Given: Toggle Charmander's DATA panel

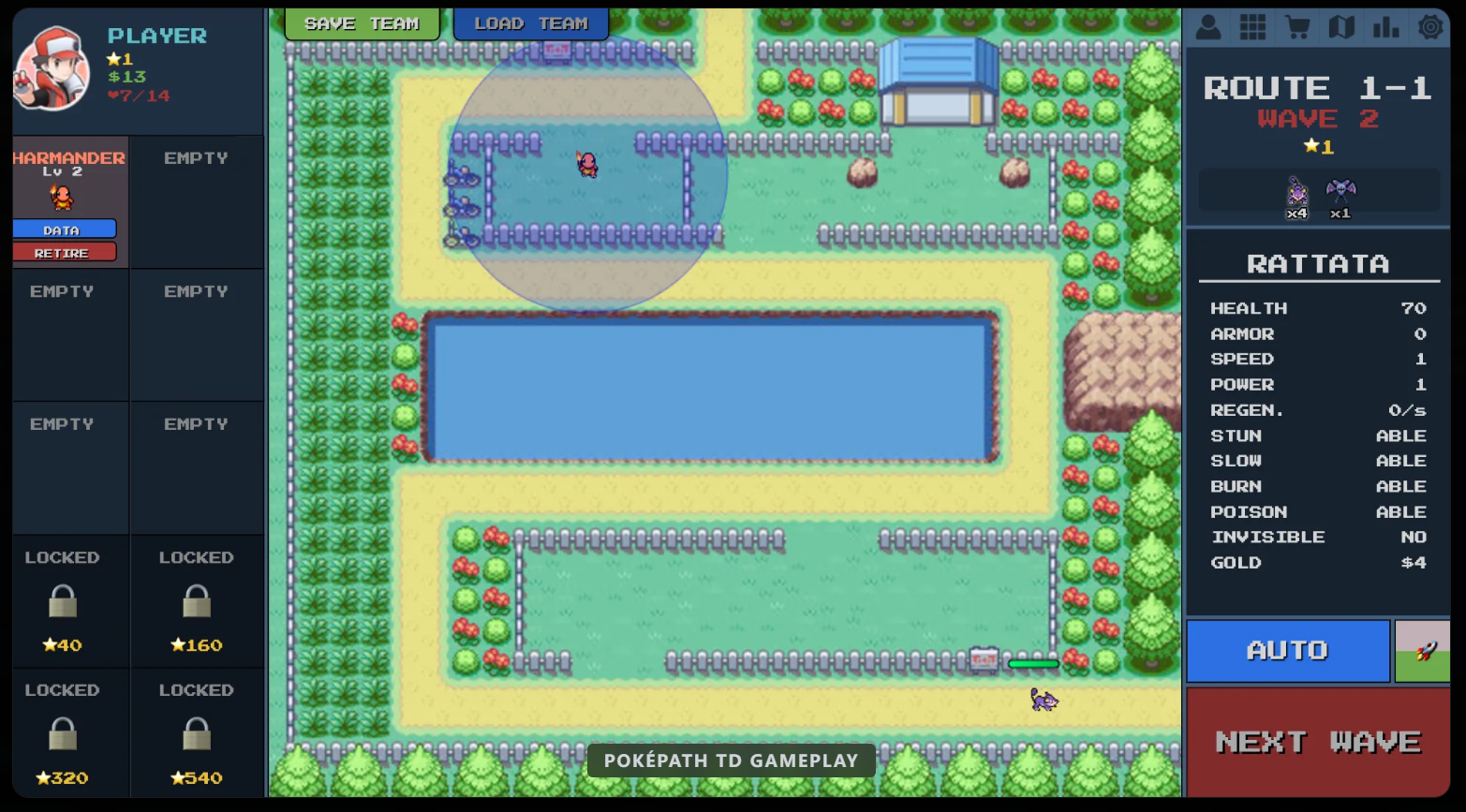Looking at the screenshot, I should 63,229.
